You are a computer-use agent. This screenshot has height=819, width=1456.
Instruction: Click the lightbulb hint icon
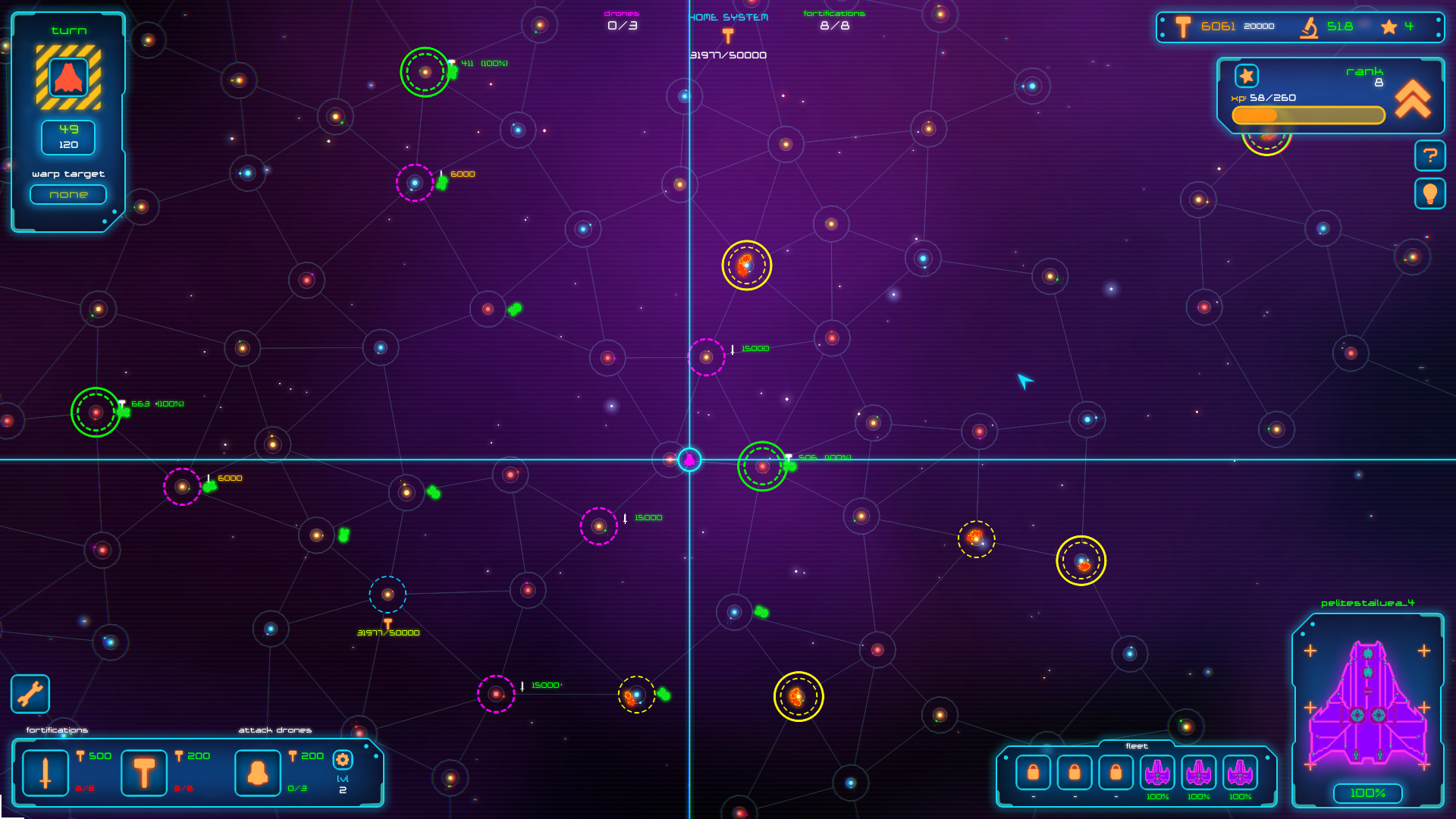[x=1430, y=193]
